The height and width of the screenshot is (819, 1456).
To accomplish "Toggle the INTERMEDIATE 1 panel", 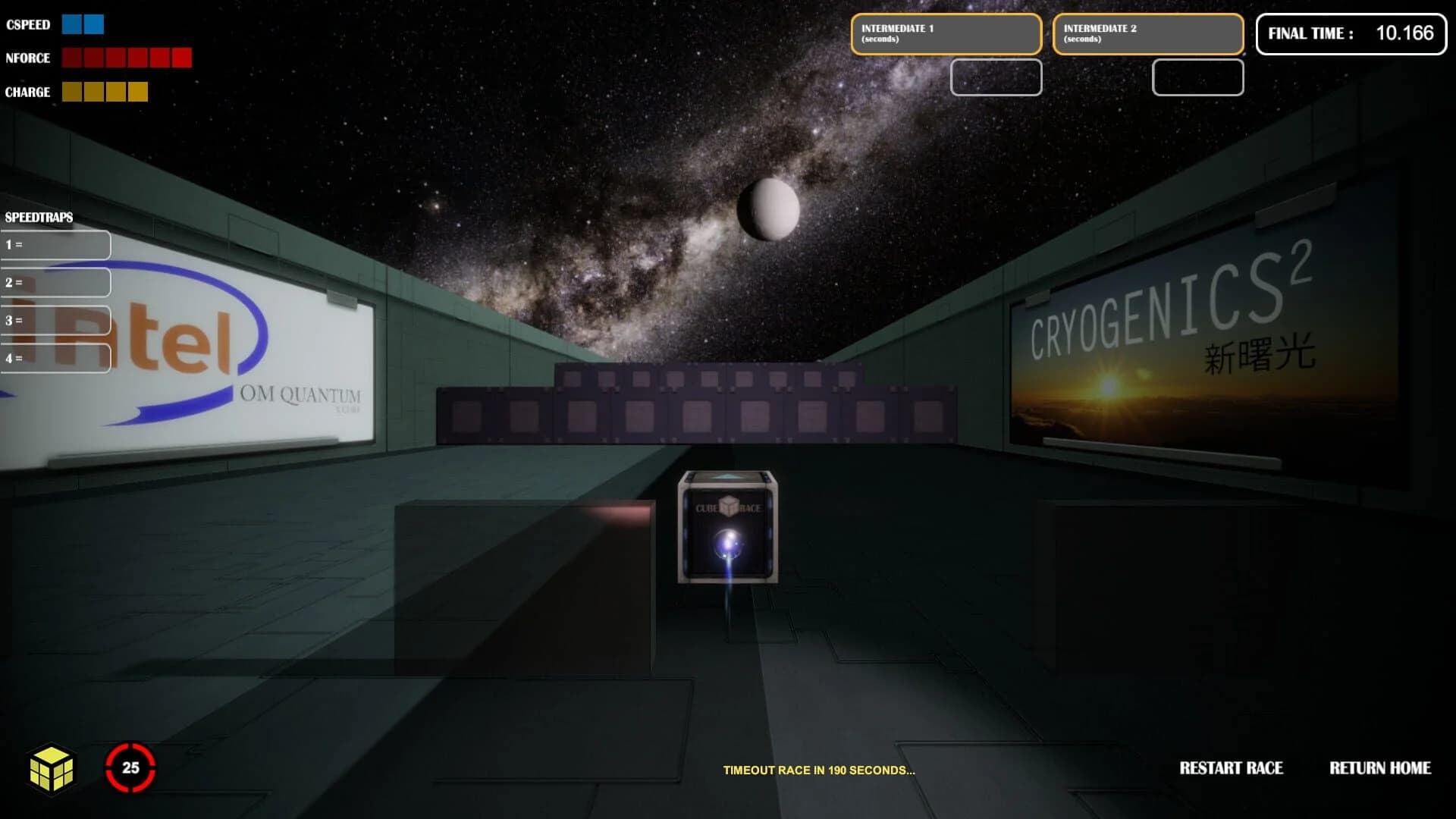I will coord(946,33).
